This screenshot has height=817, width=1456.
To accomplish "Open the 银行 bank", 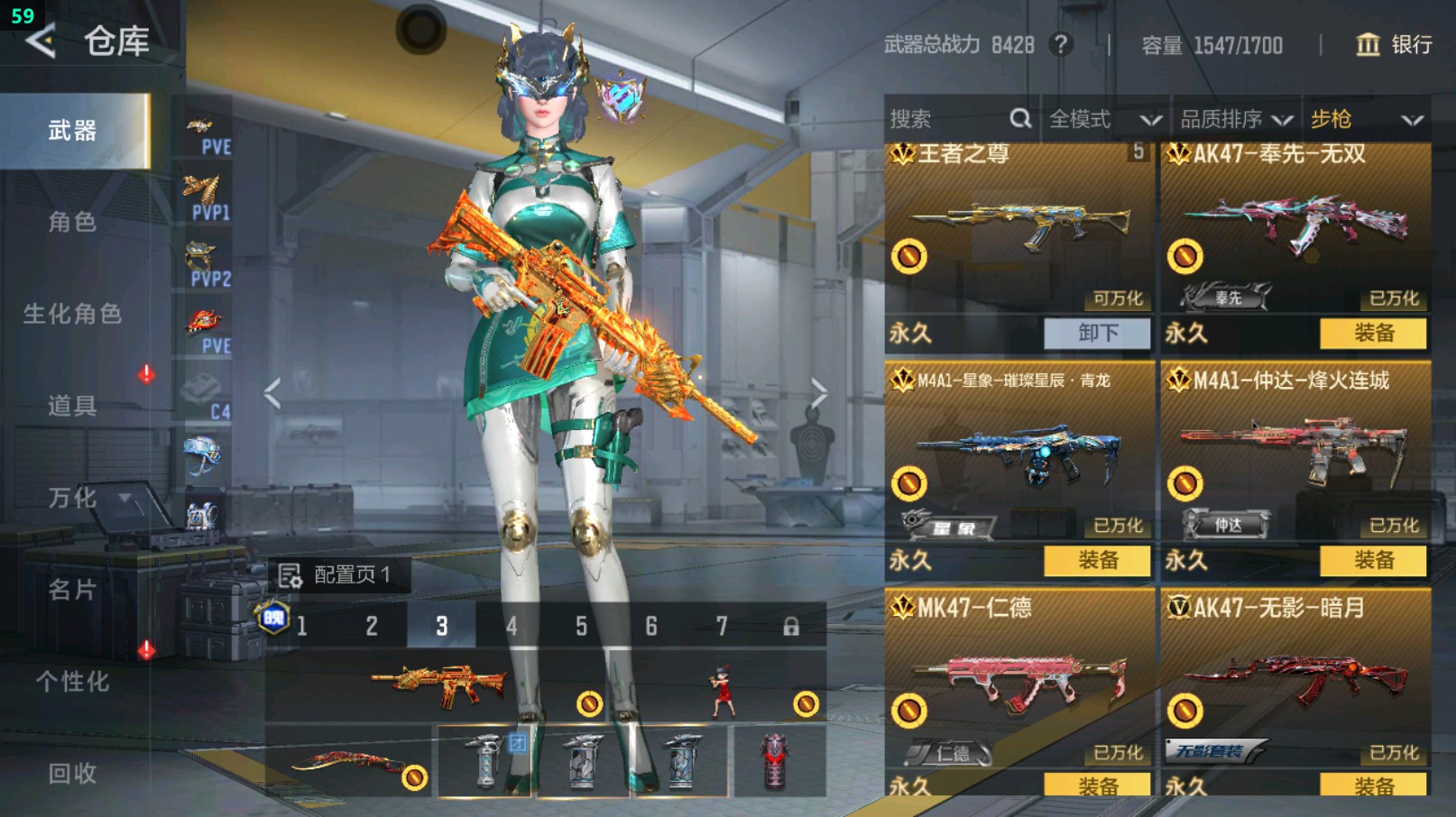I will [1395, 44].
